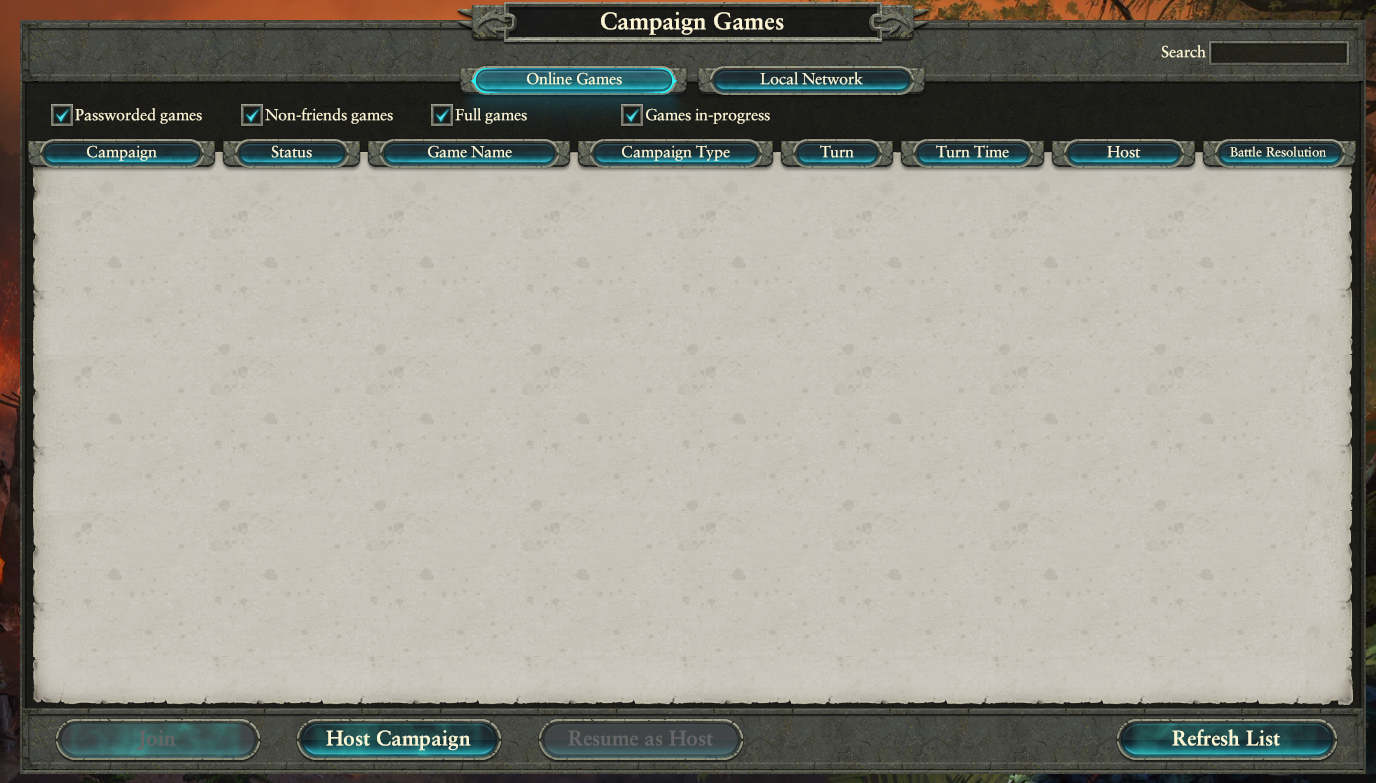Image resolution: width=1376 pixels, height=783 pixels.
Task: Toggle the Games in-progress filter
Action: tap(632, 116)
